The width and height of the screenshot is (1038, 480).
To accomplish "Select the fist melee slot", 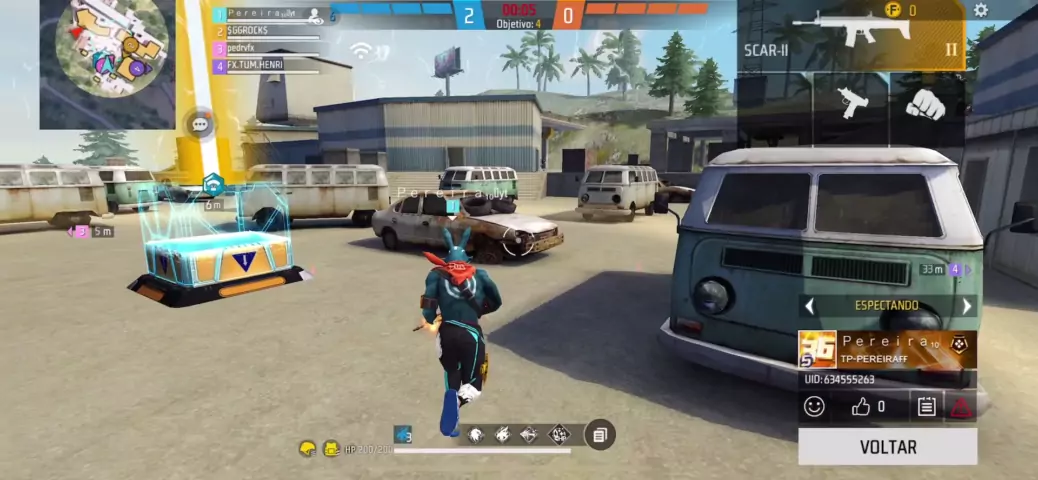I will pos(926,105).
